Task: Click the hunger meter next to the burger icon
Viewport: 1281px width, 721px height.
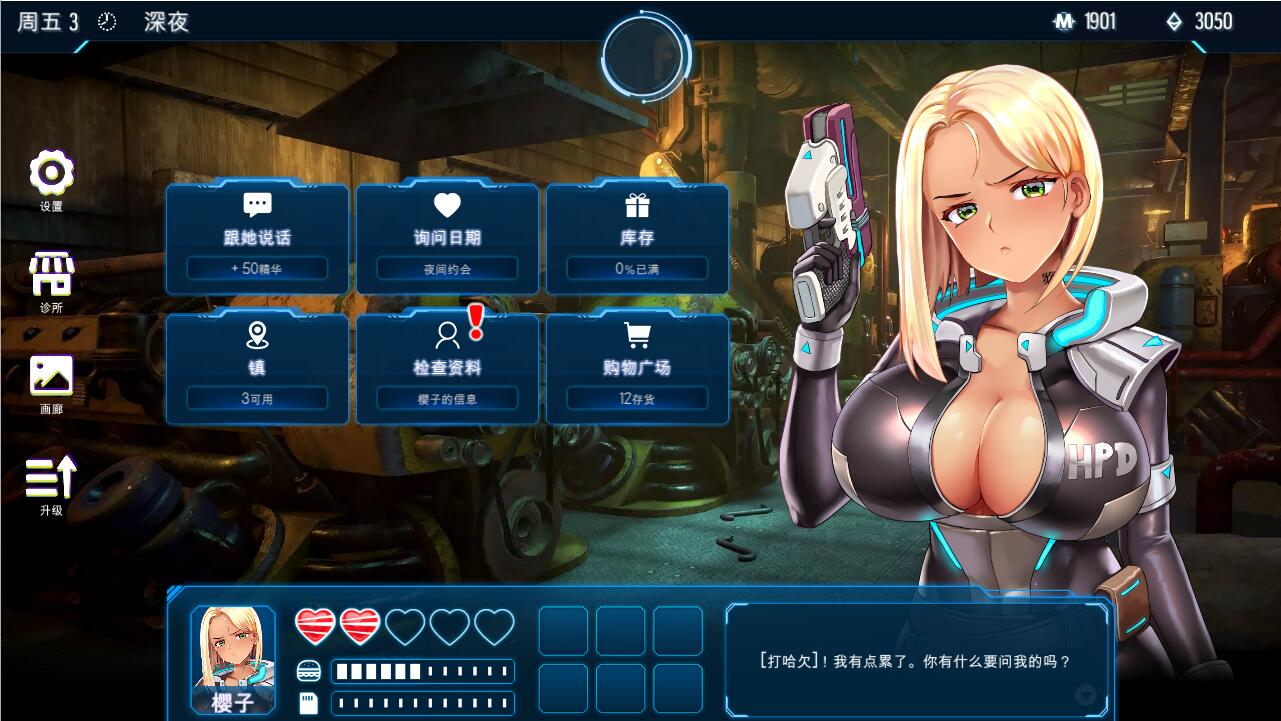Action: (422, 672)
